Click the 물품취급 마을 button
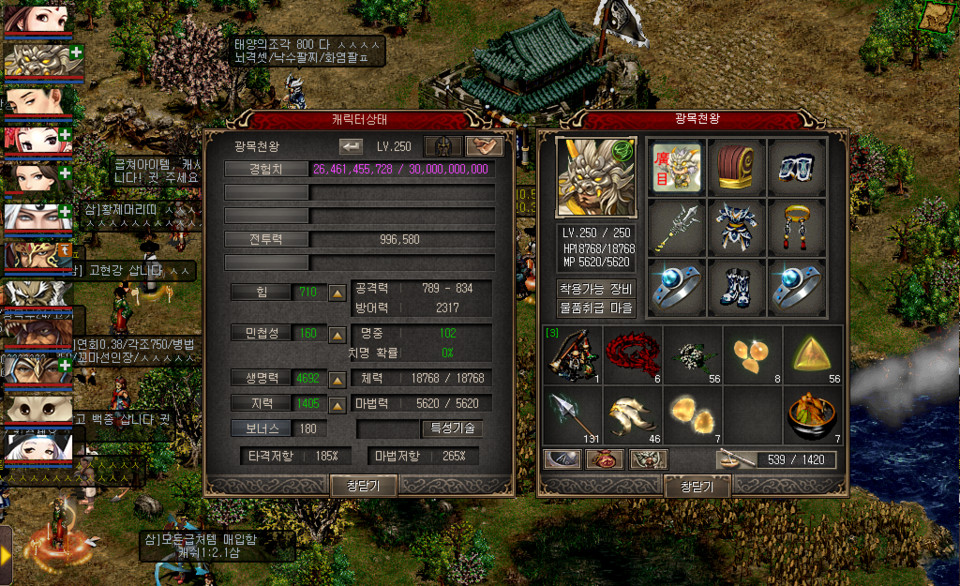The width and height of the screenshot is (960, 586). pos(595,308)
